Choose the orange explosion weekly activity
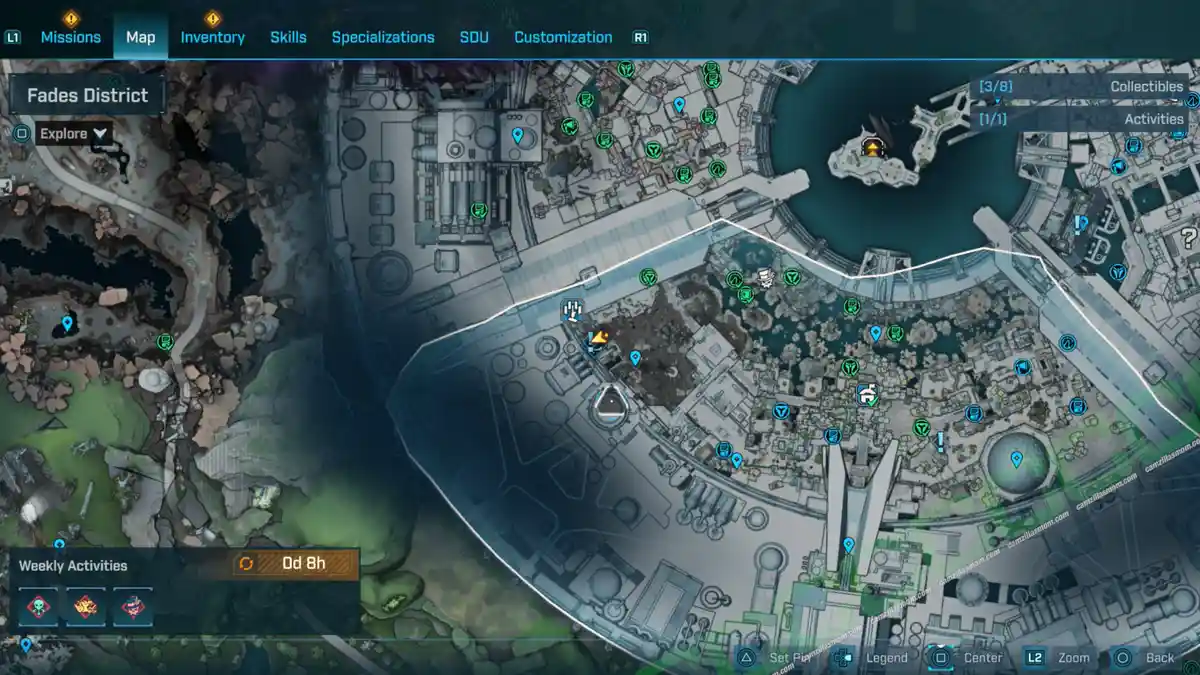Screen dimensions: 1200x675 click(86, 607)
